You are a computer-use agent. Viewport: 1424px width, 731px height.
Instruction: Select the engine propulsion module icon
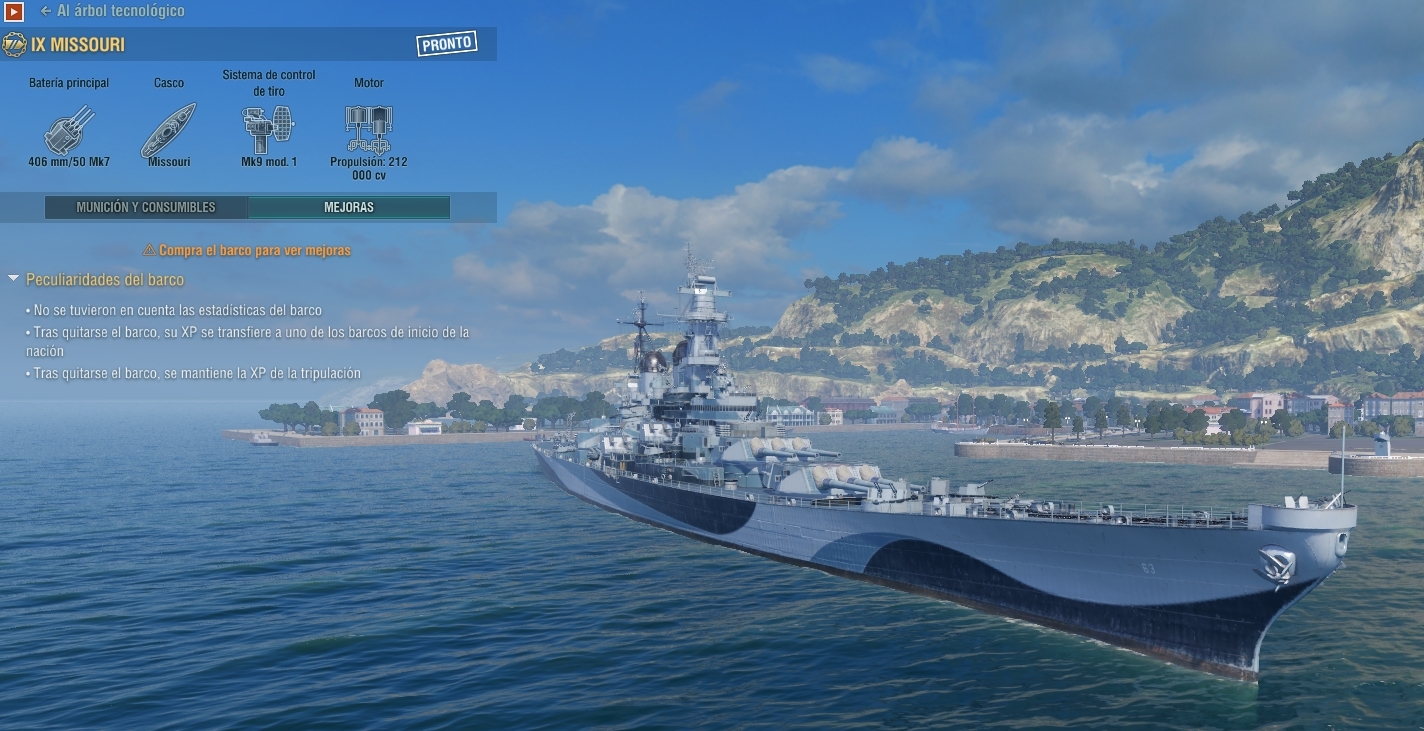pos(368,129)
